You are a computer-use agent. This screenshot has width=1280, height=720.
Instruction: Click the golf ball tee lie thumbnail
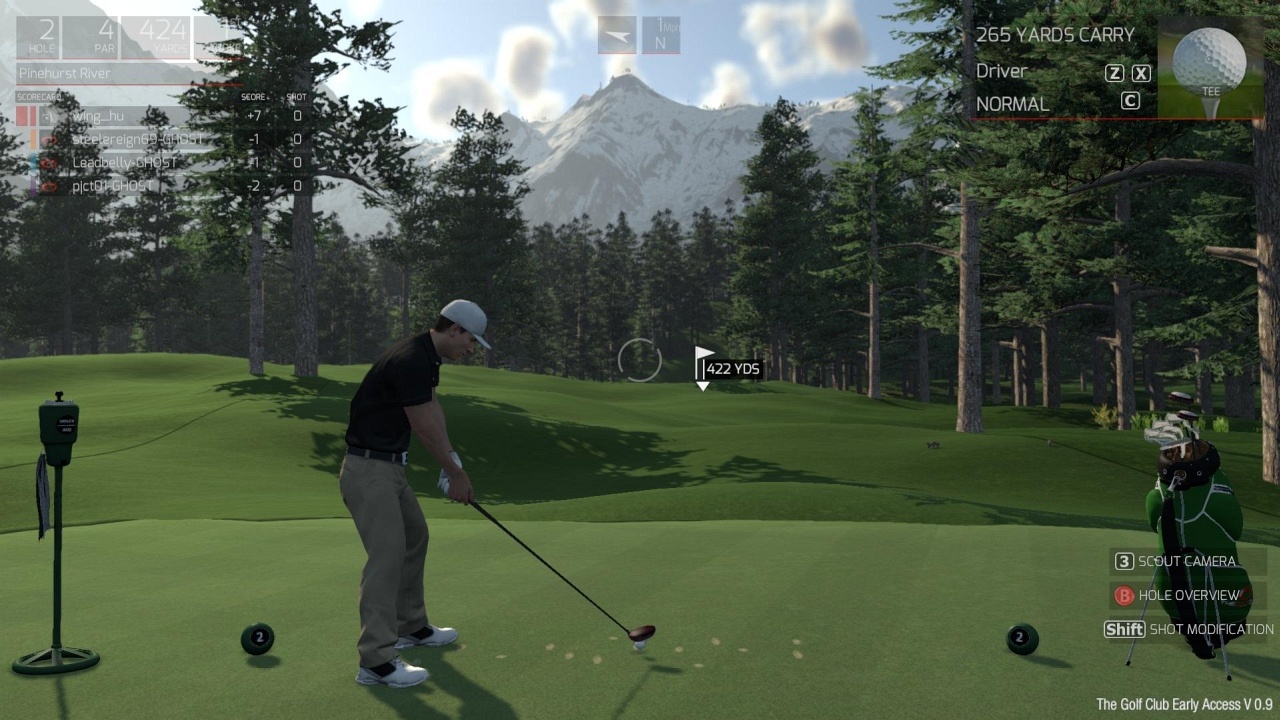pos(1210,68)
